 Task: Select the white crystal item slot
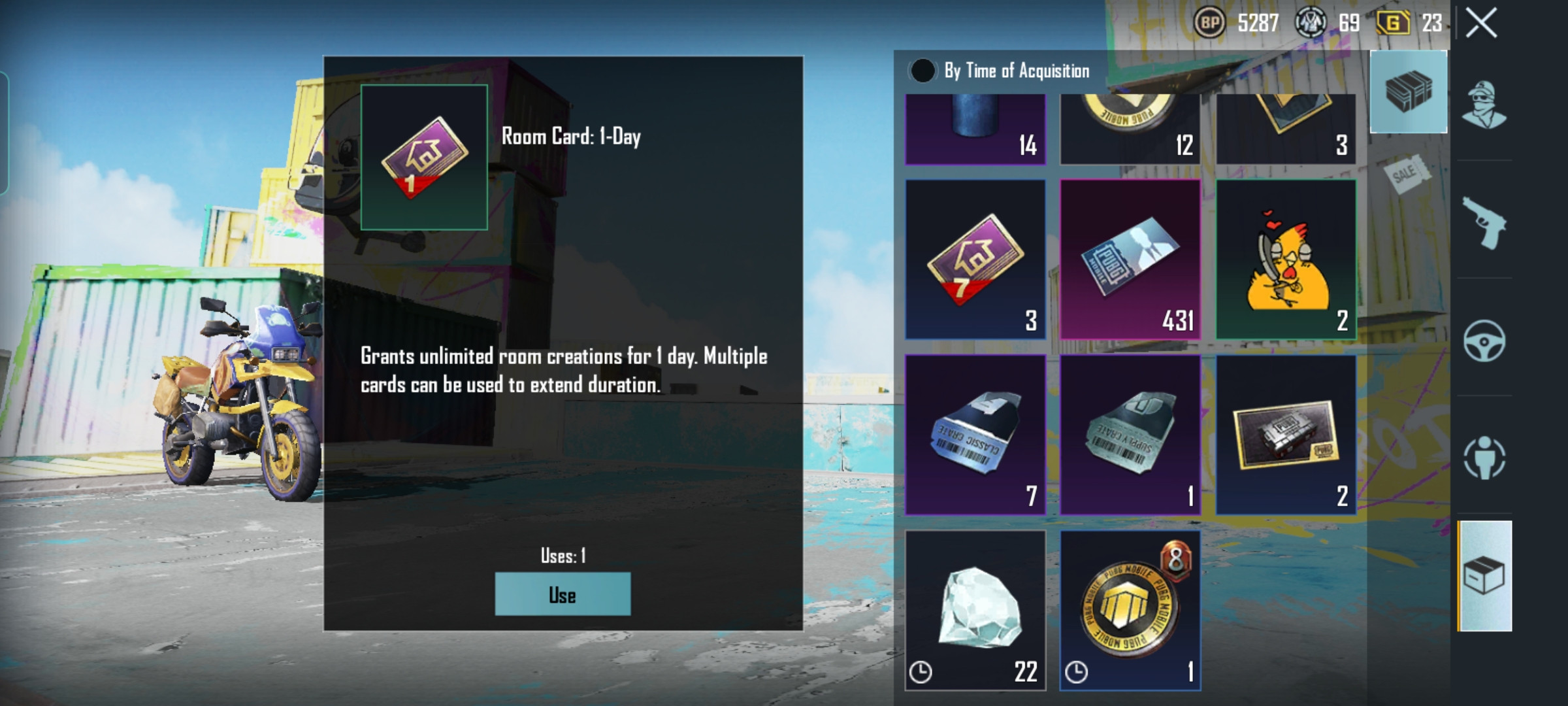pos(975,610)
